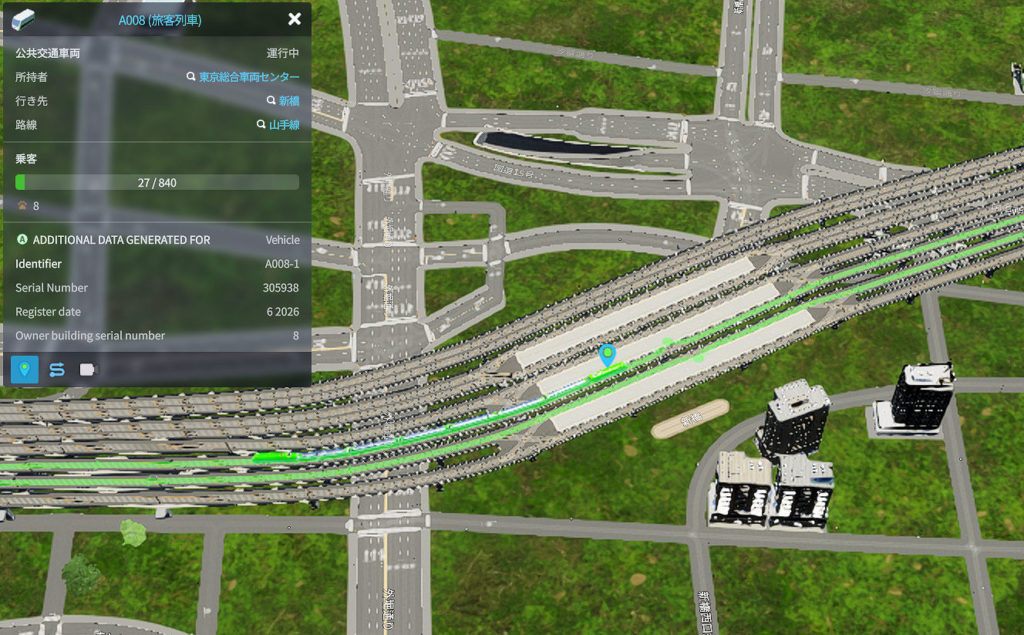The height and width of the screenshot is (635, 1024).
Task: Activate the follow camera icon
Action: pos(88,369)
